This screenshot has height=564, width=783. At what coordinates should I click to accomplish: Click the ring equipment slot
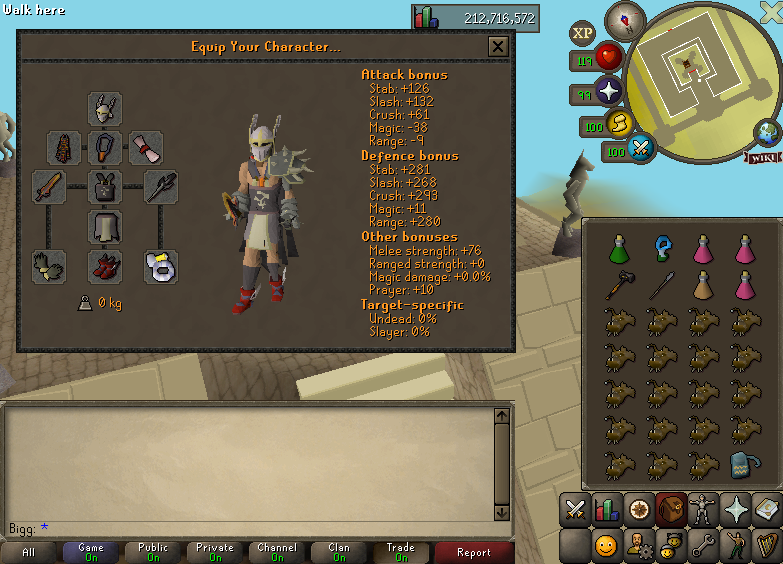pyautogui.click(x=160, y=266)
